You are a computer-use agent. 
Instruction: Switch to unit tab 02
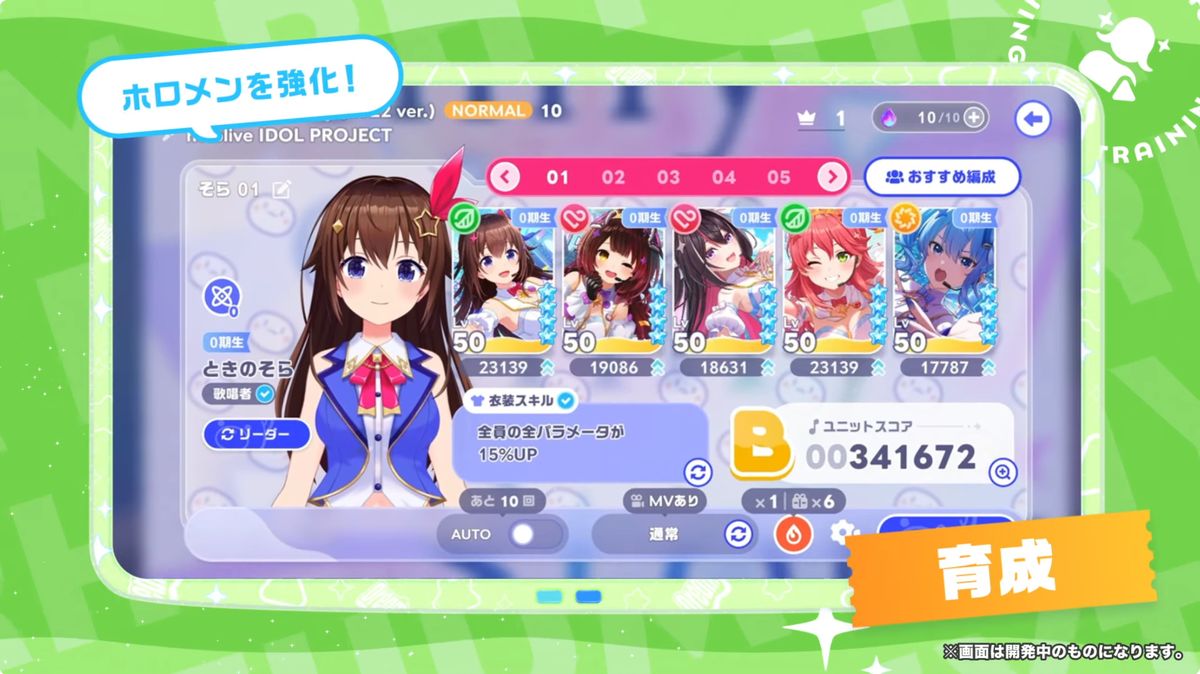pyautogui.click(x=613, y=178)
